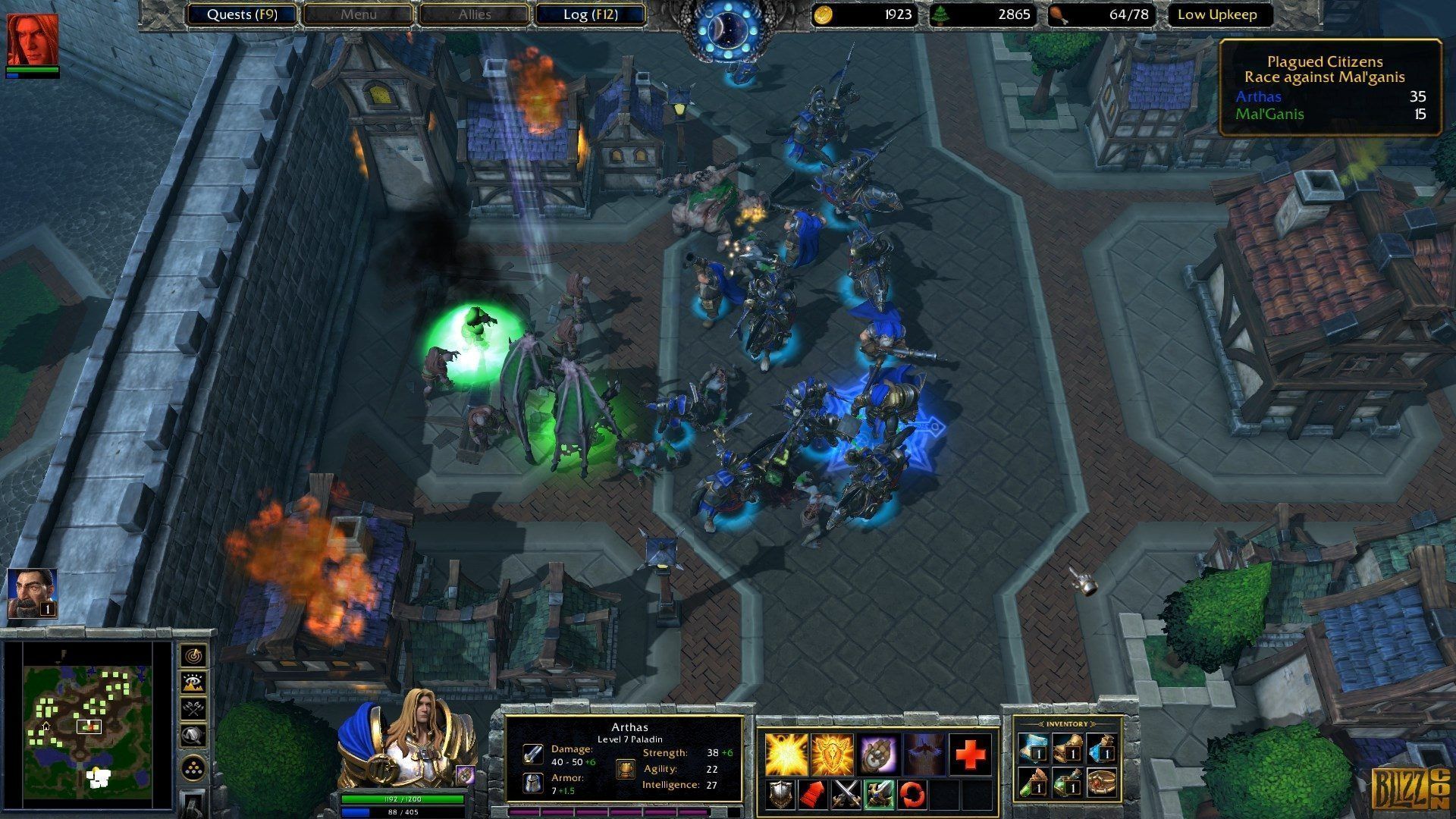Toggle minimap terrain display button
This screenshot has height=819, width=1456.
pyautogui.click(x=194, y=682)
